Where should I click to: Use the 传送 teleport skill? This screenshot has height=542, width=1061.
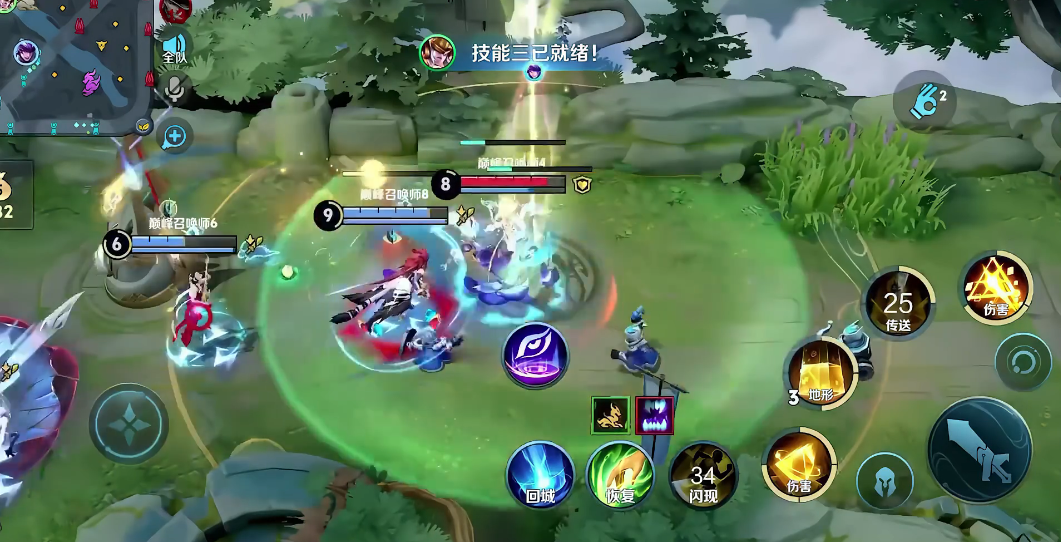[898, 301]
